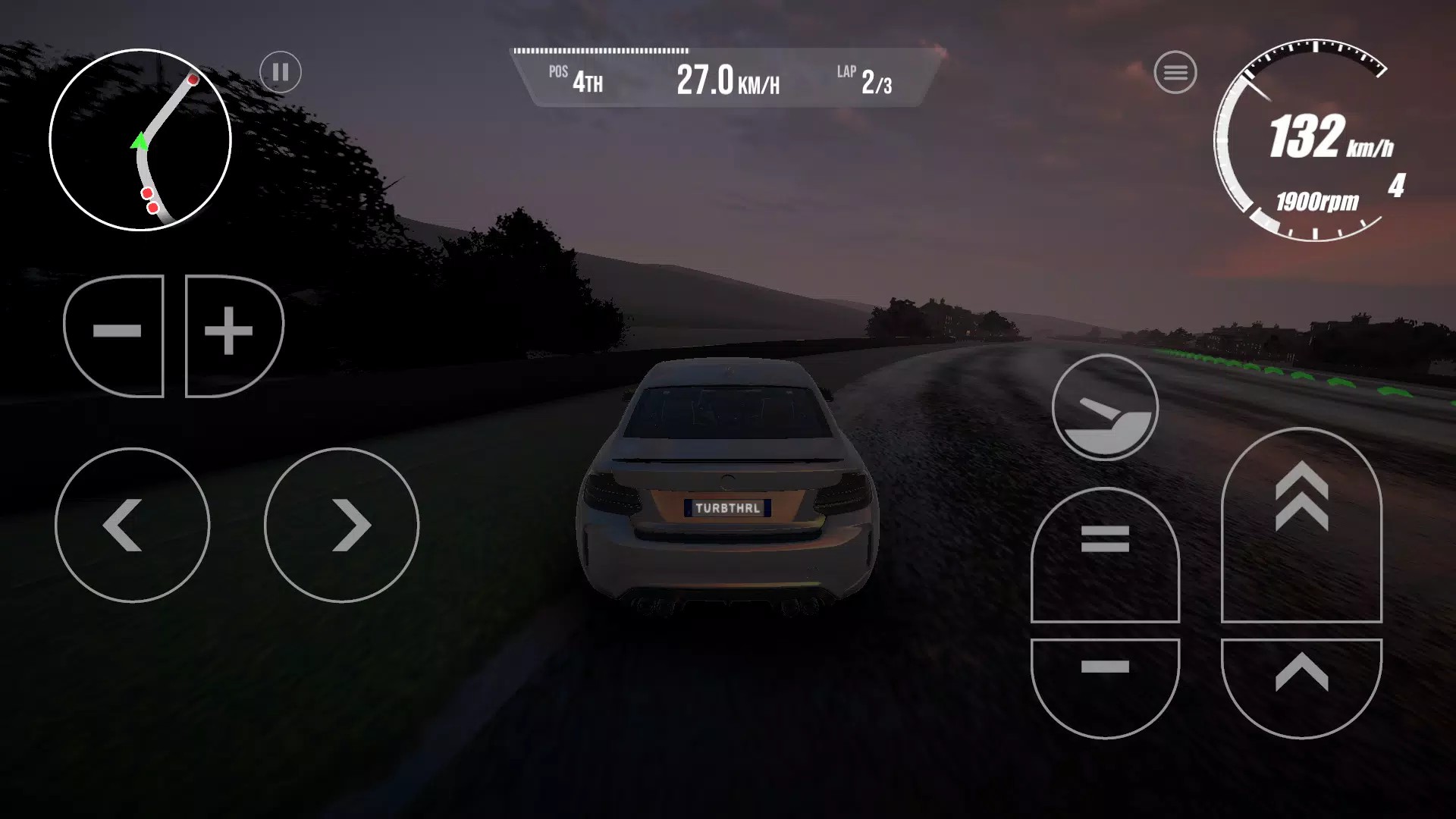Pause the race

coord(281,72)
